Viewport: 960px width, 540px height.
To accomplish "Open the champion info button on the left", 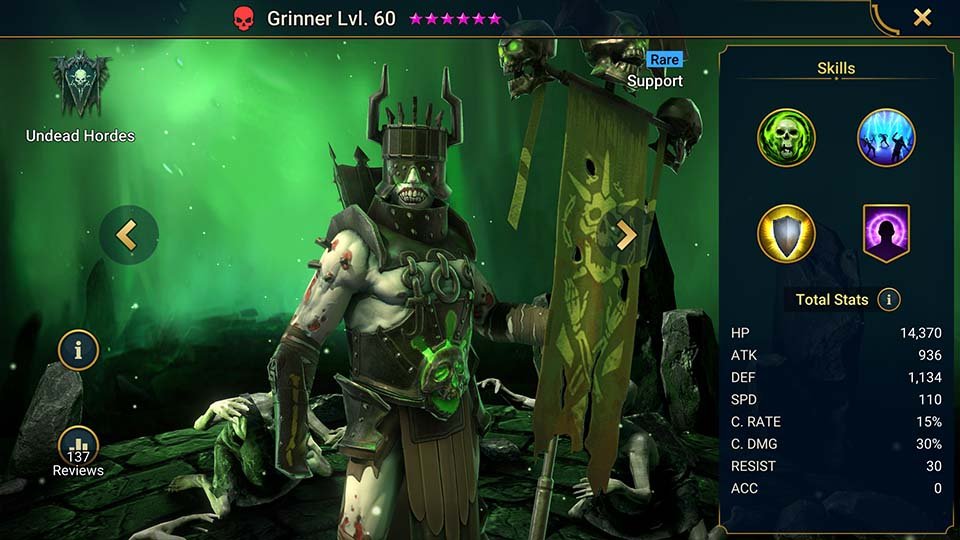I will pos(78,350).
